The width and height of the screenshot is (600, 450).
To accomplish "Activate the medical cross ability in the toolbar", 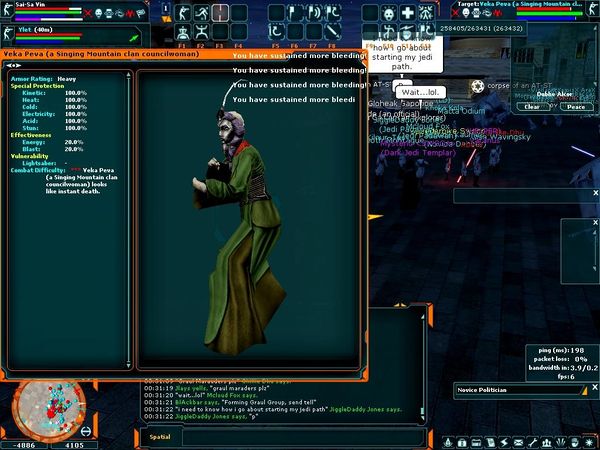I will pos(408,14).
